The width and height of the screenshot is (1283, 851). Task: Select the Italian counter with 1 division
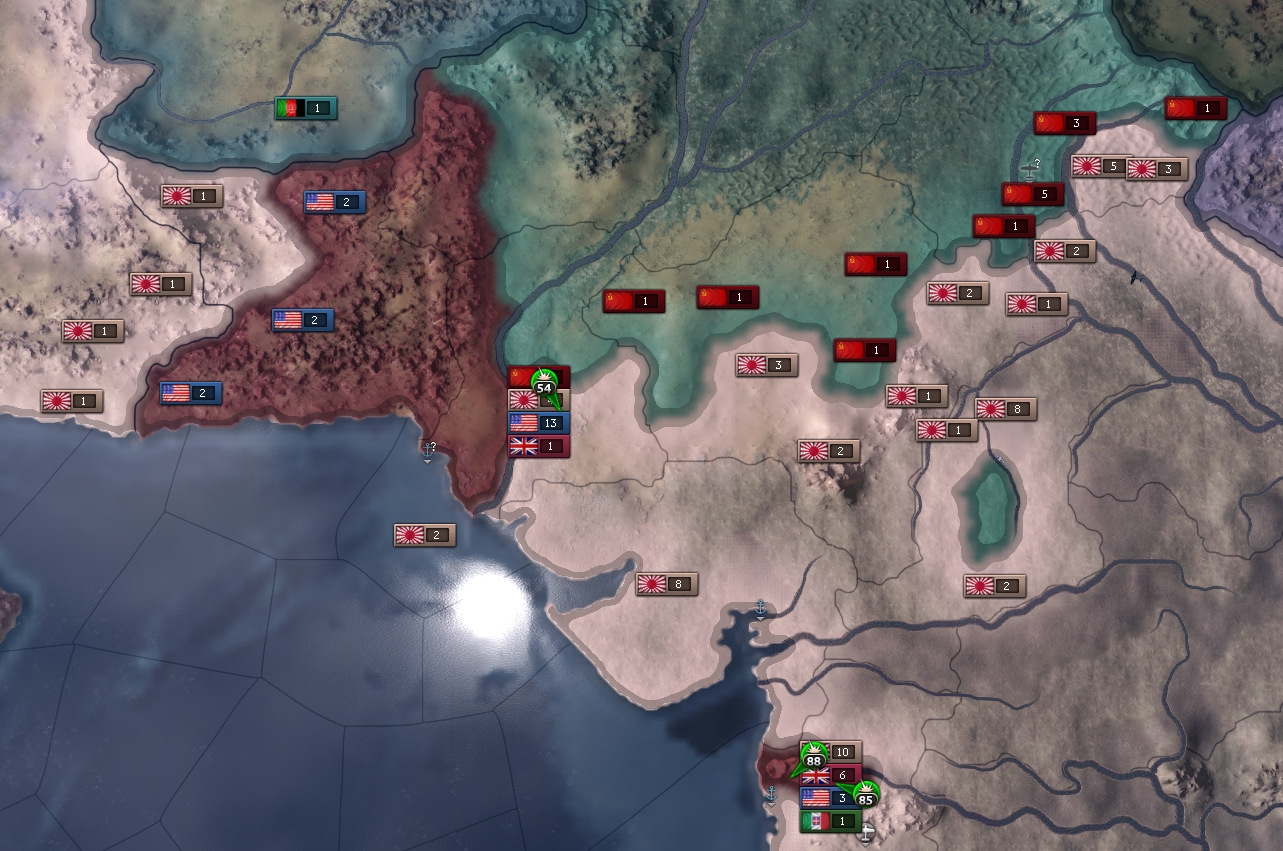tap(829, 820)
